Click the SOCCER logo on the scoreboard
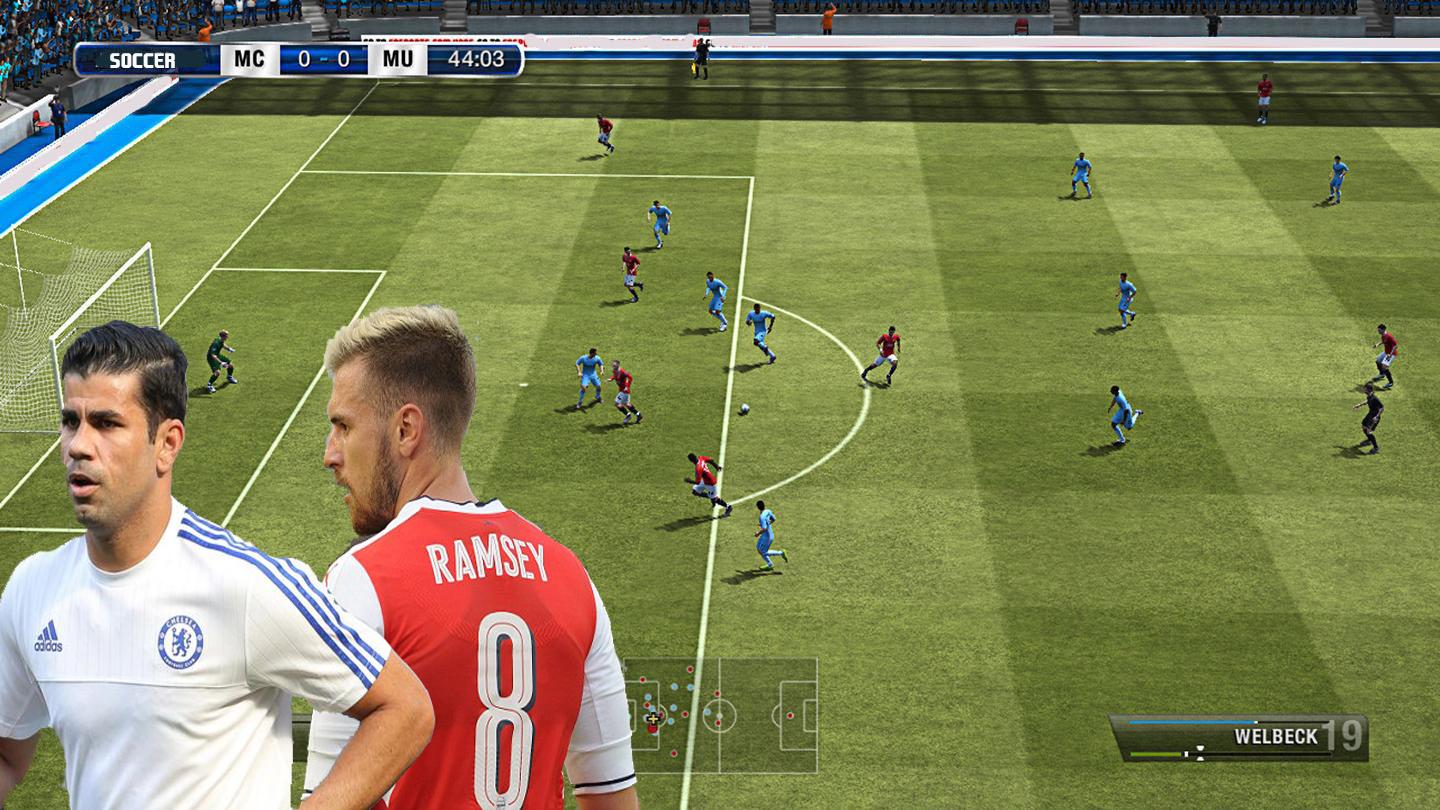Screen dimensions: 1440x810 (143, 60)
